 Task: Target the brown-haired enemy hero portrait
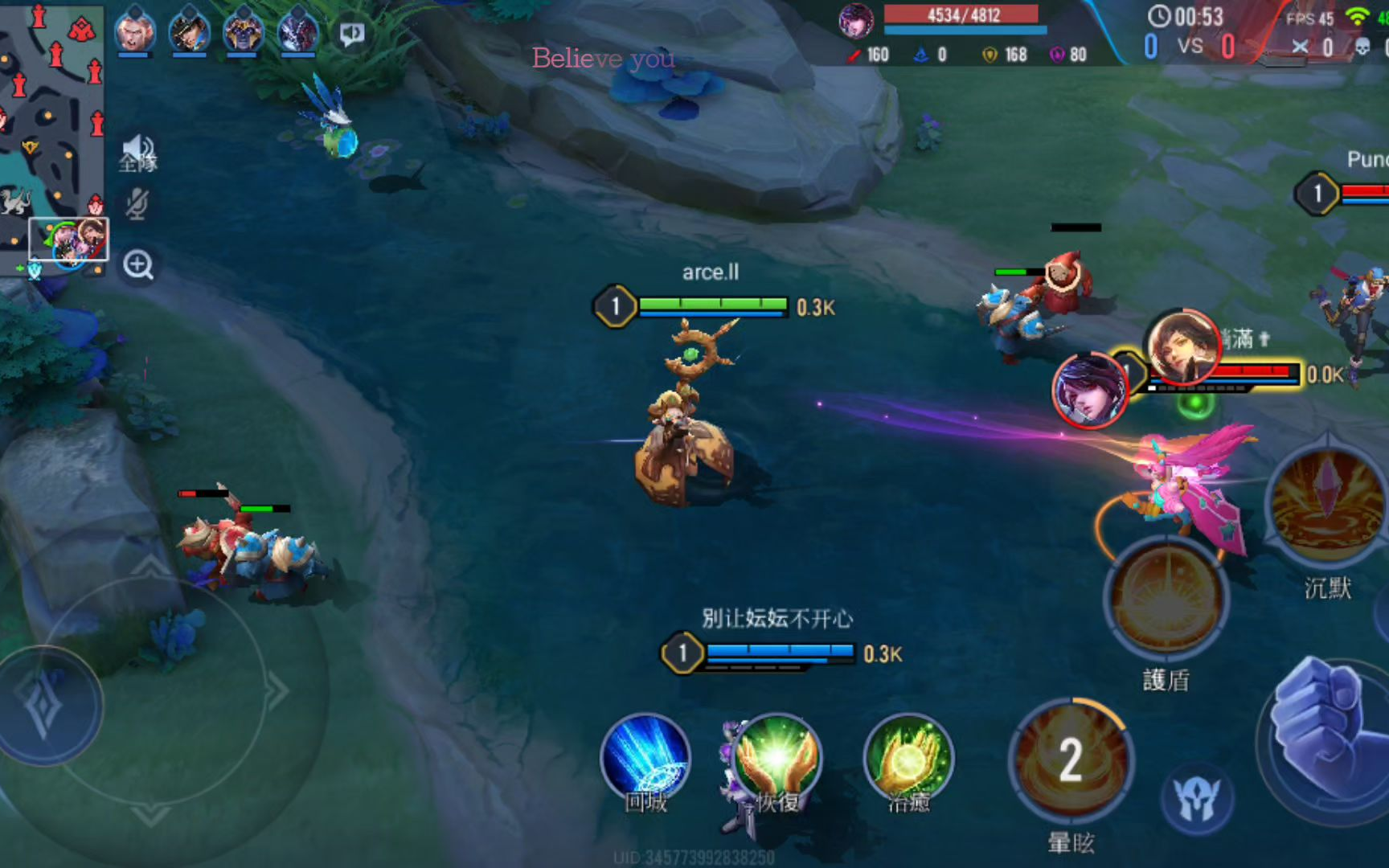click(1182, 347)
